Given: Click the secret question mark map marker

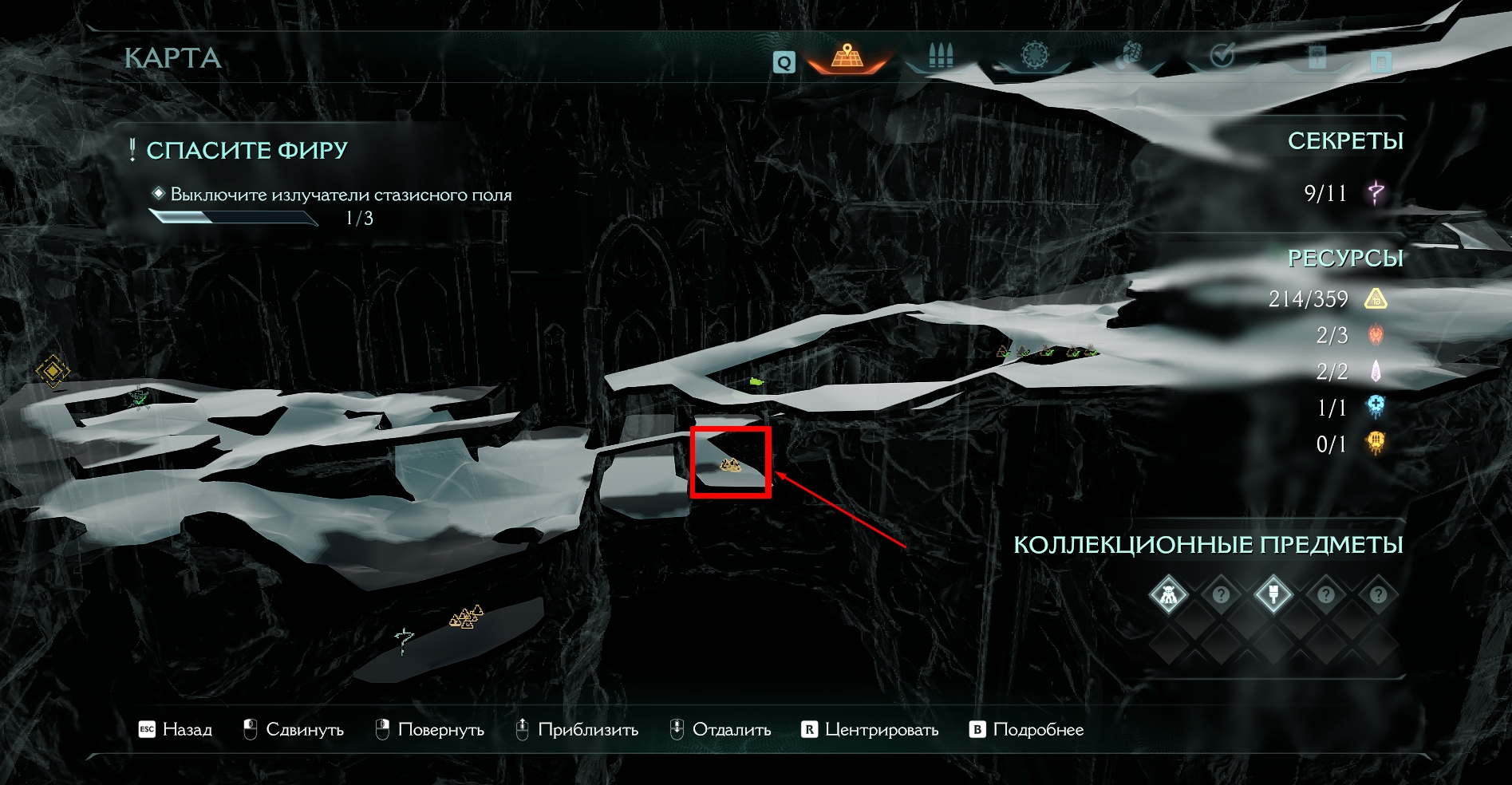Looking at the screenshot, I should point(405,639).
